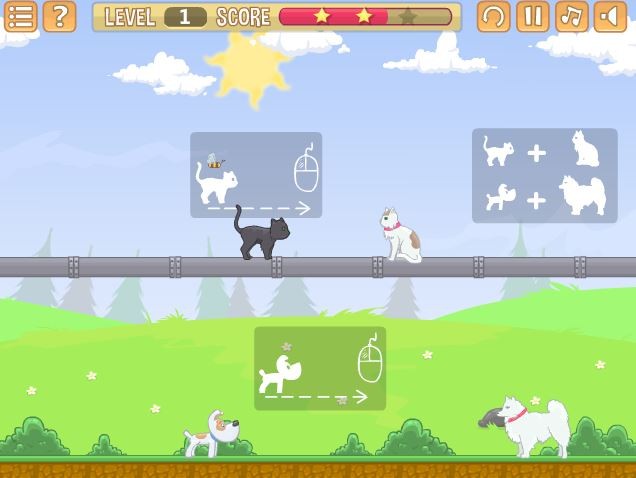
Task: Pause the game
Action: [x=532, y=16]
